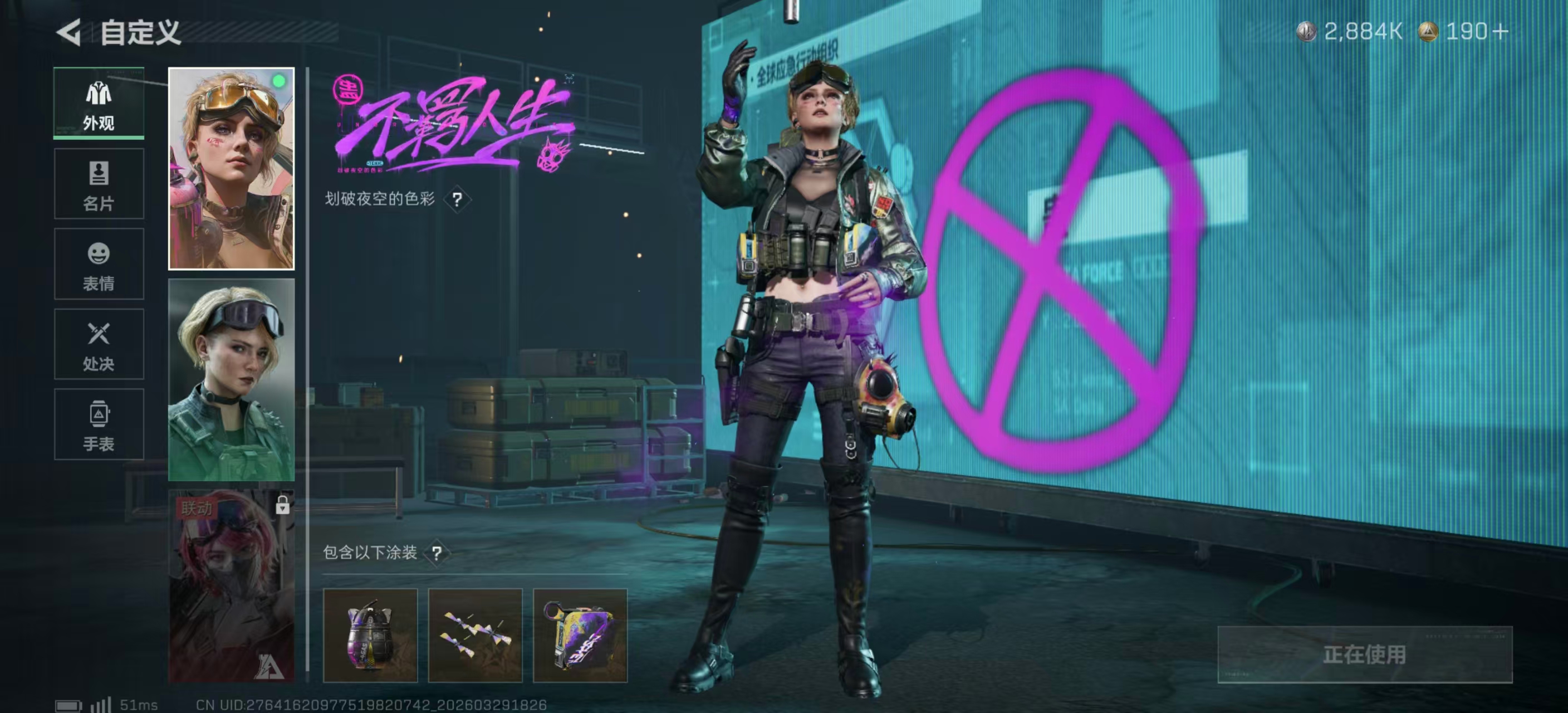Screen dimensions: 1568x713
Task: Open the 处决 execution tab
Action: click(x=99, y=345)
